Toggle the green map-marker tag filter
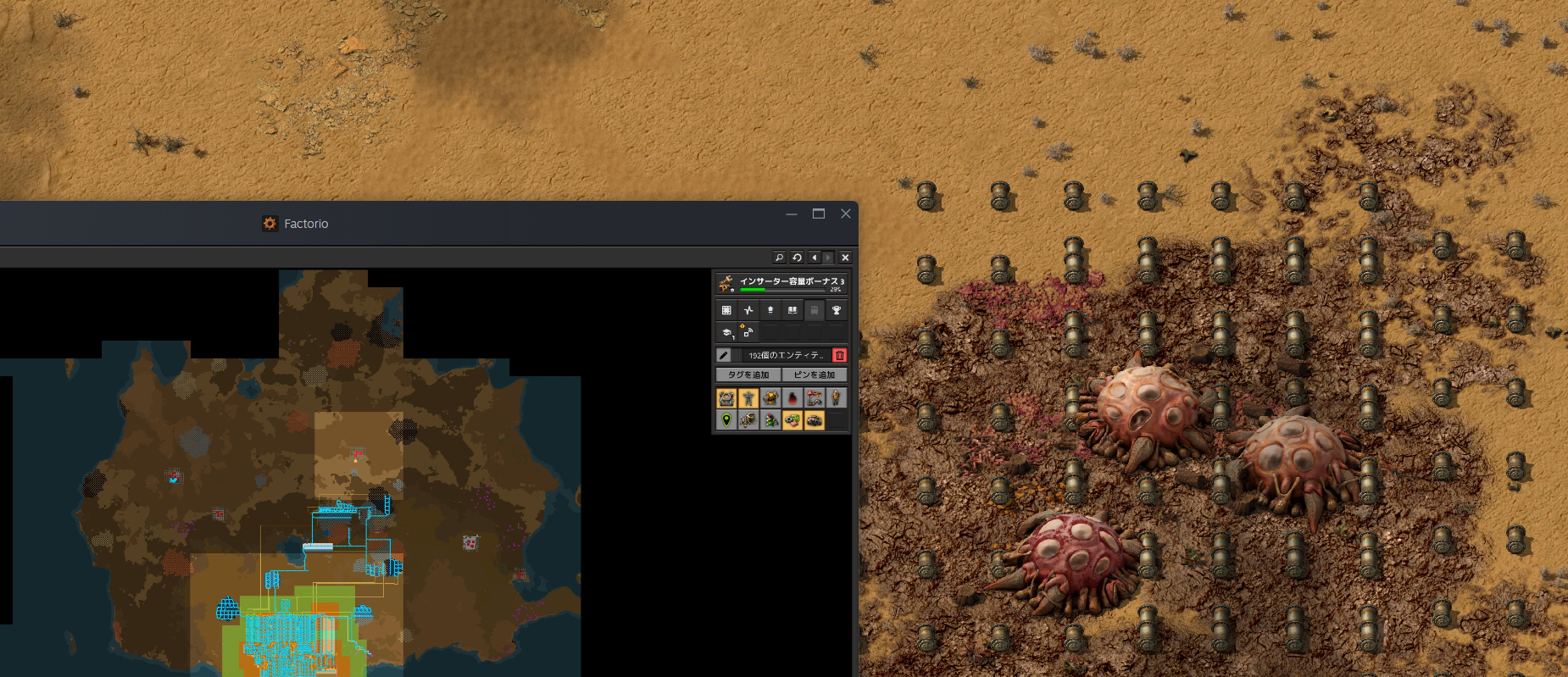 tap(726, 420)
